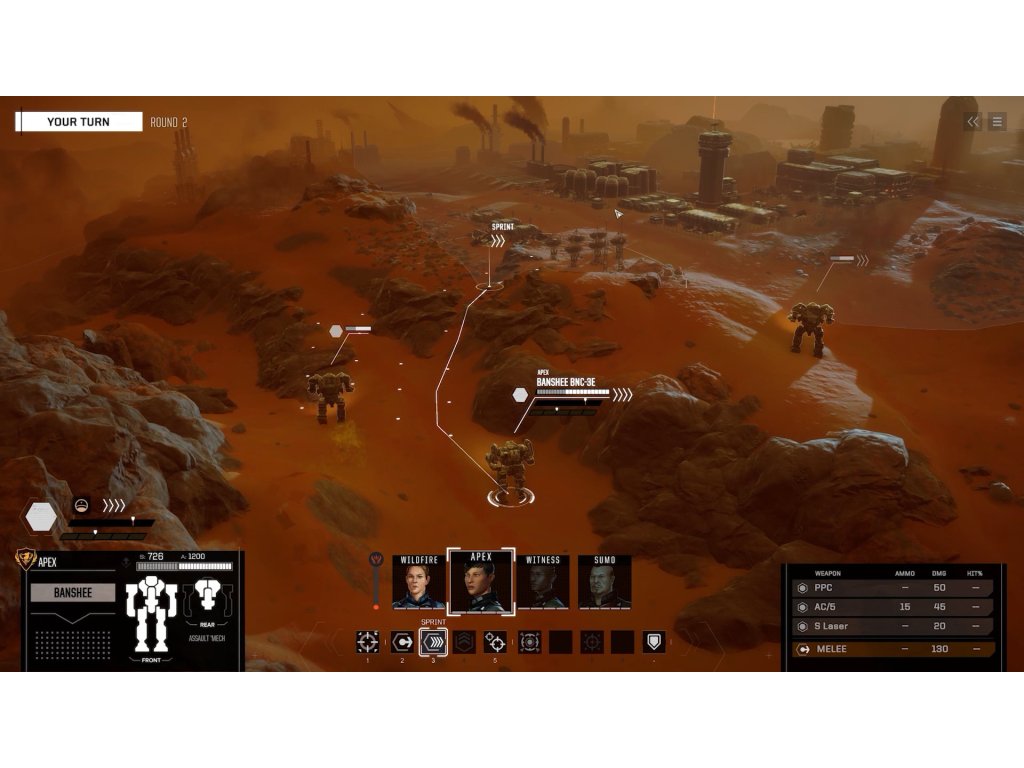The width and height of the screenshot is (1024, 768).
Task: Pick the Sumo pilot portrait
Action: 605,585
